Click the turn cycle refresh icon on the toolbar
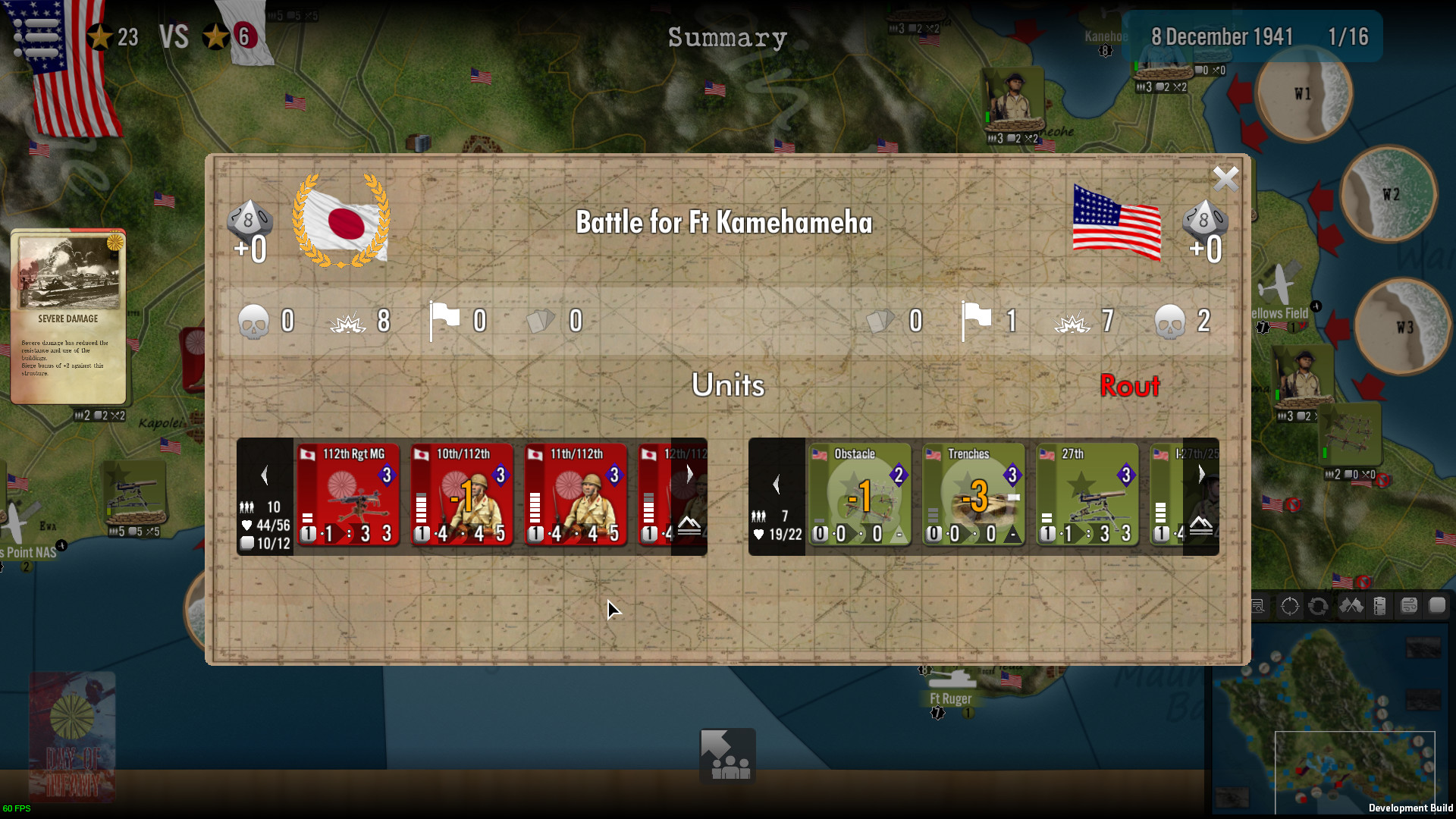1456x819 pixels. point(1319,606)
